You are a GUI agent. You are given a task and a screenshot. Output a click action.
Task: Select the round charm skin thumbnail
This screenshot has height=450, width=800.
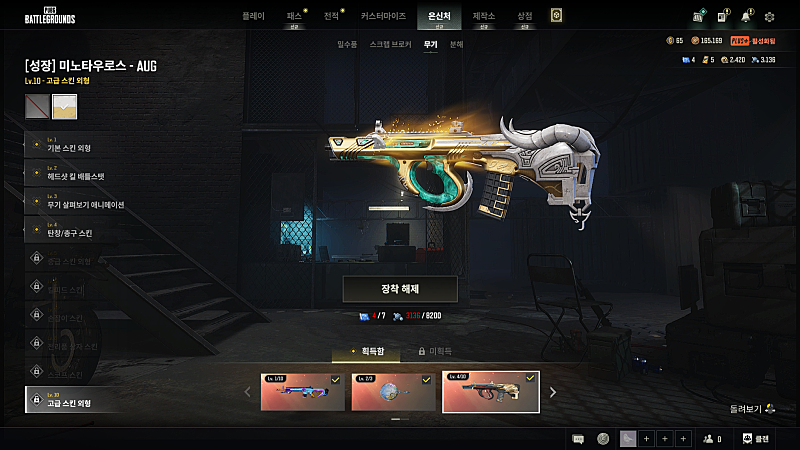[x=393, y=393]
